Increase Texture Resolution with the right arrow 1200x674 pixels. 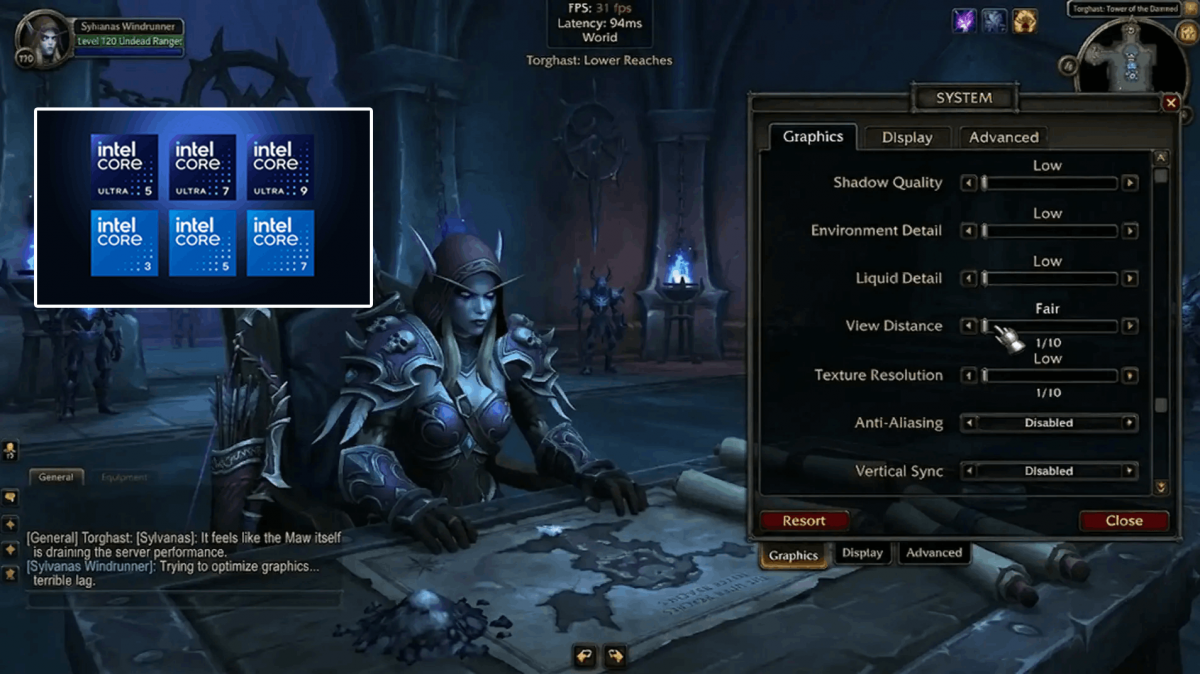pos(1130,376)
